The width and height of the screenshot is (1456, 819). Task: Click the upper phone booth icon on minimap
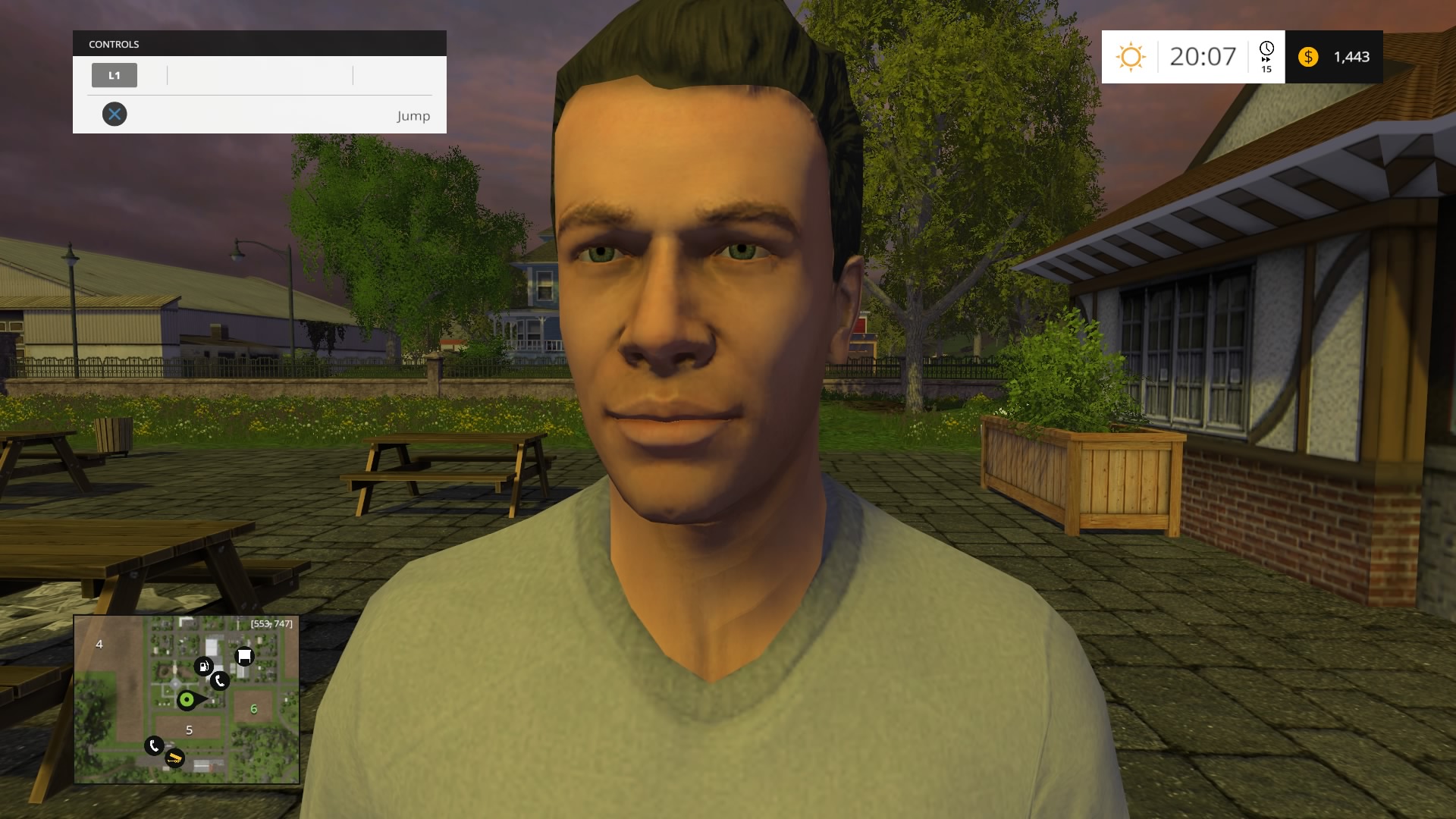coord(219,682)
